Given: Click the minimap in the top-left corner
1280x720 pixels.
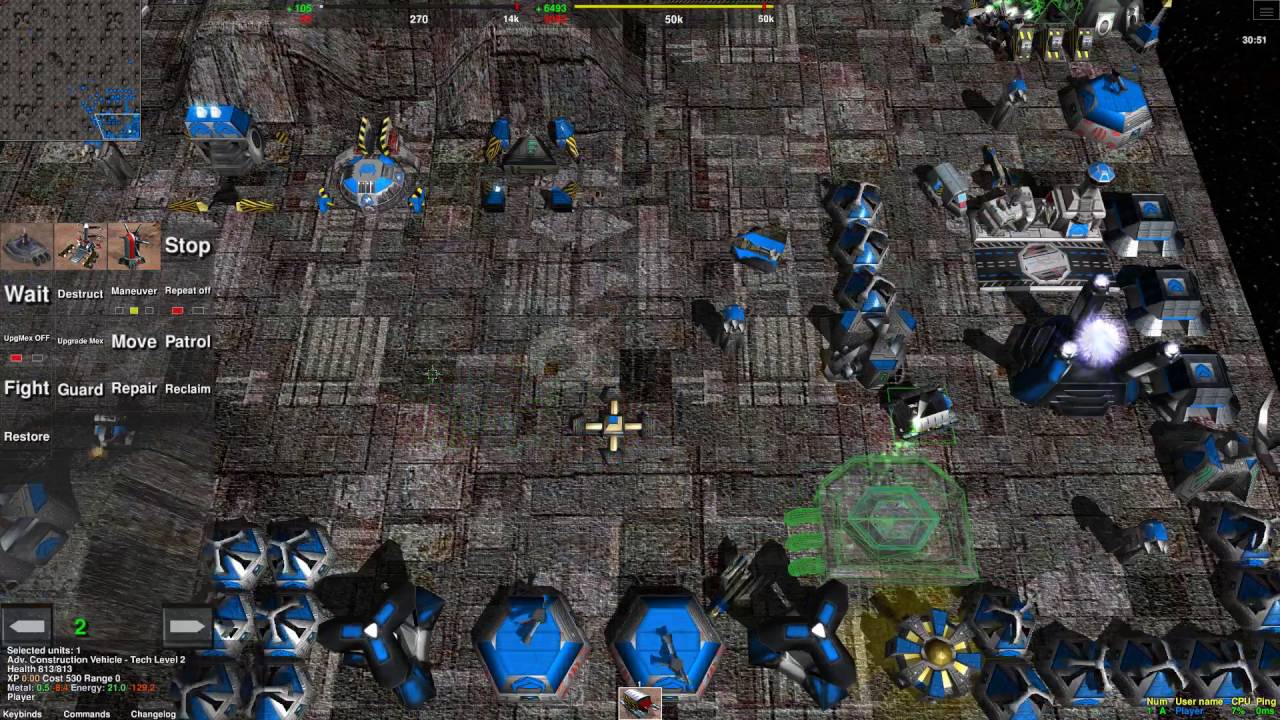Looking at the screenshot, I should point(70,70).
